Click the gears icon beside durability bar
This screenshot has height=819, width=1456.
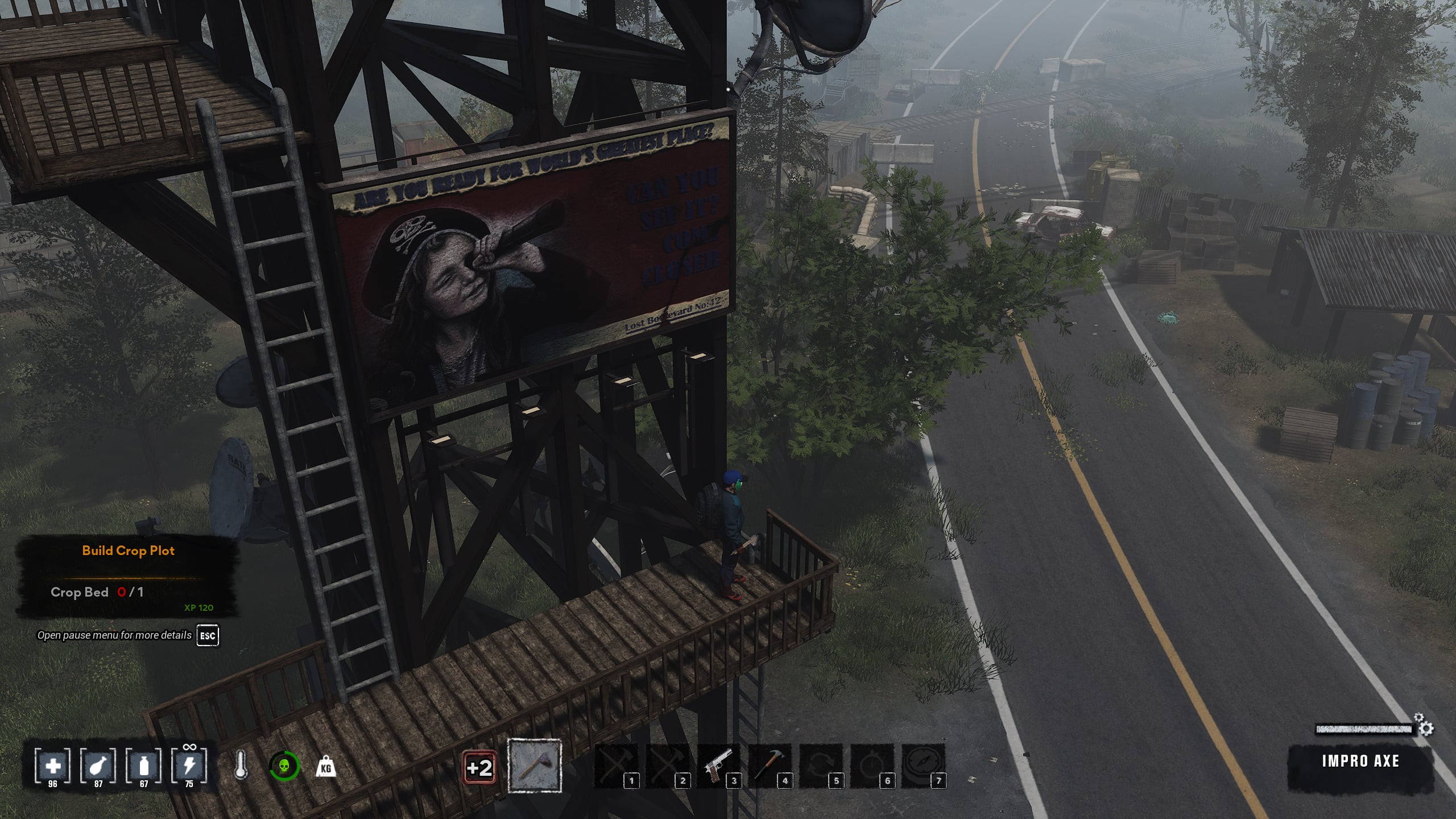pyautogui.click(x=1424, y=725)
